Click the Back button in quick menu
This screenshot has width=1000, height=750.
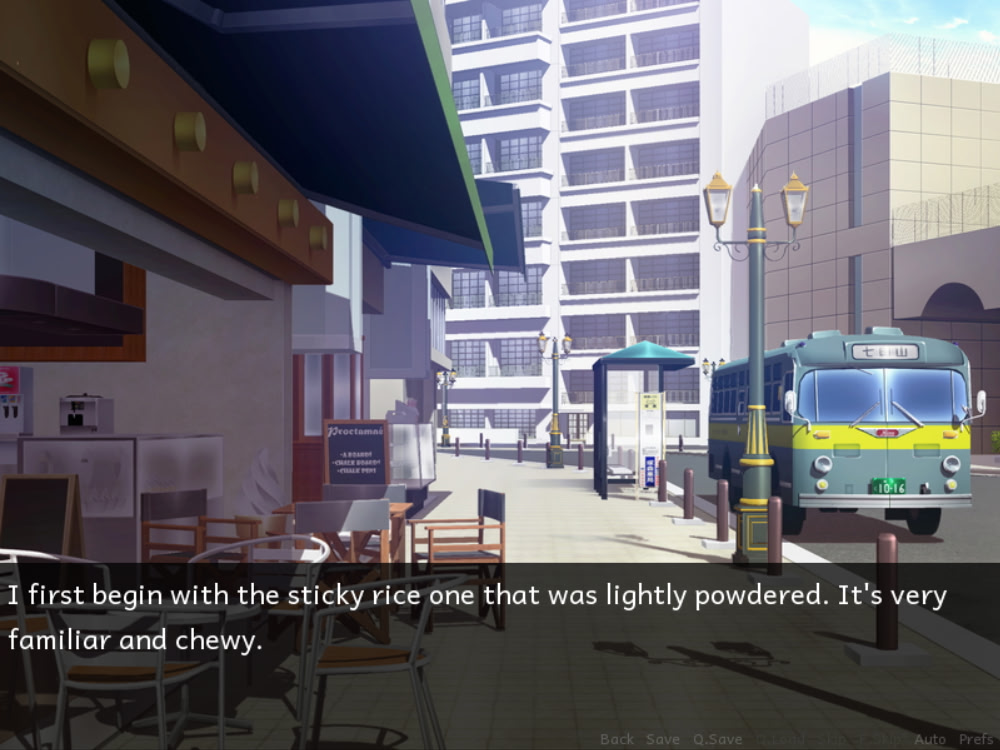[x=617, y=739]
